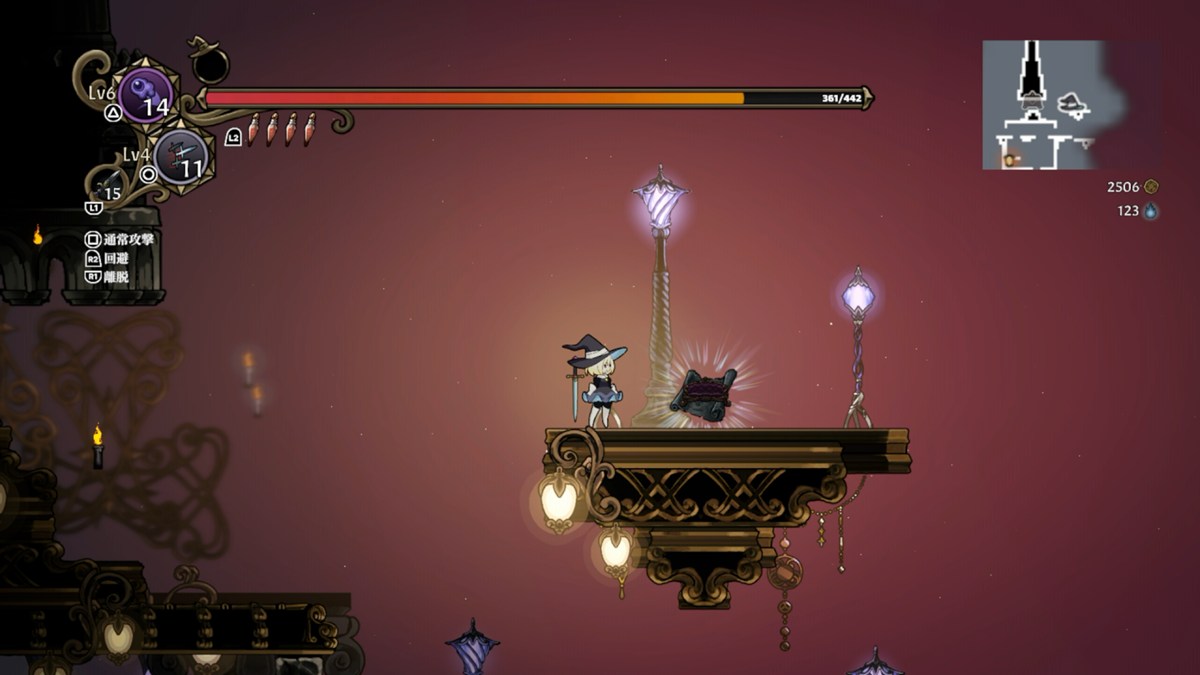Screen dimensions: 1200x675
Task: Activate the purple Lv6 skill icon
Action: (x=146, y=95)
